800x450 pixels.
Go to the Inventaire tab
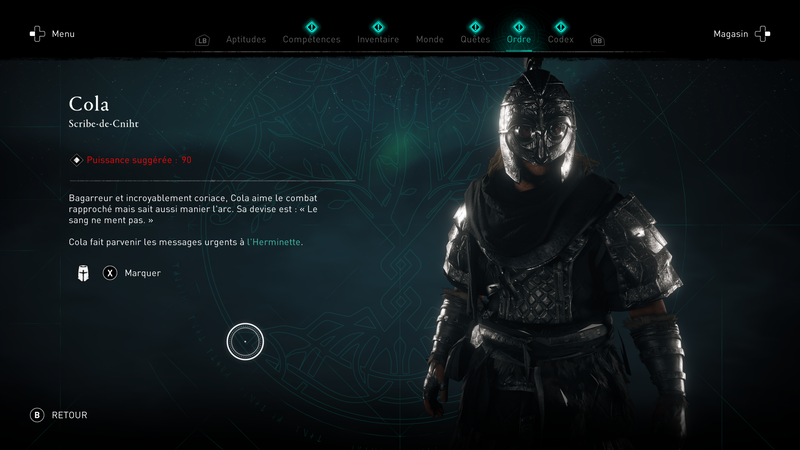378,40
